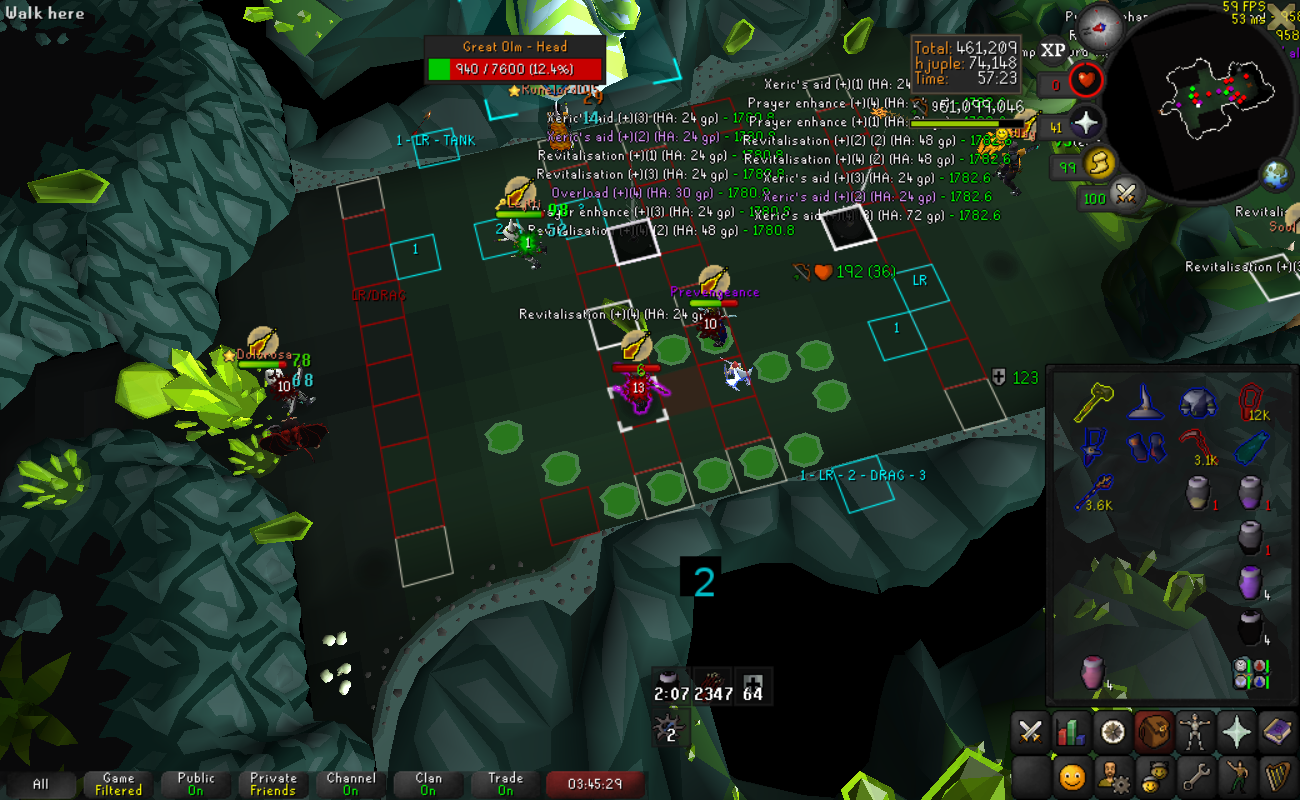Open the prayer tab star icon
Screen dimensions: 1300x800
(x=1237, y=733)
